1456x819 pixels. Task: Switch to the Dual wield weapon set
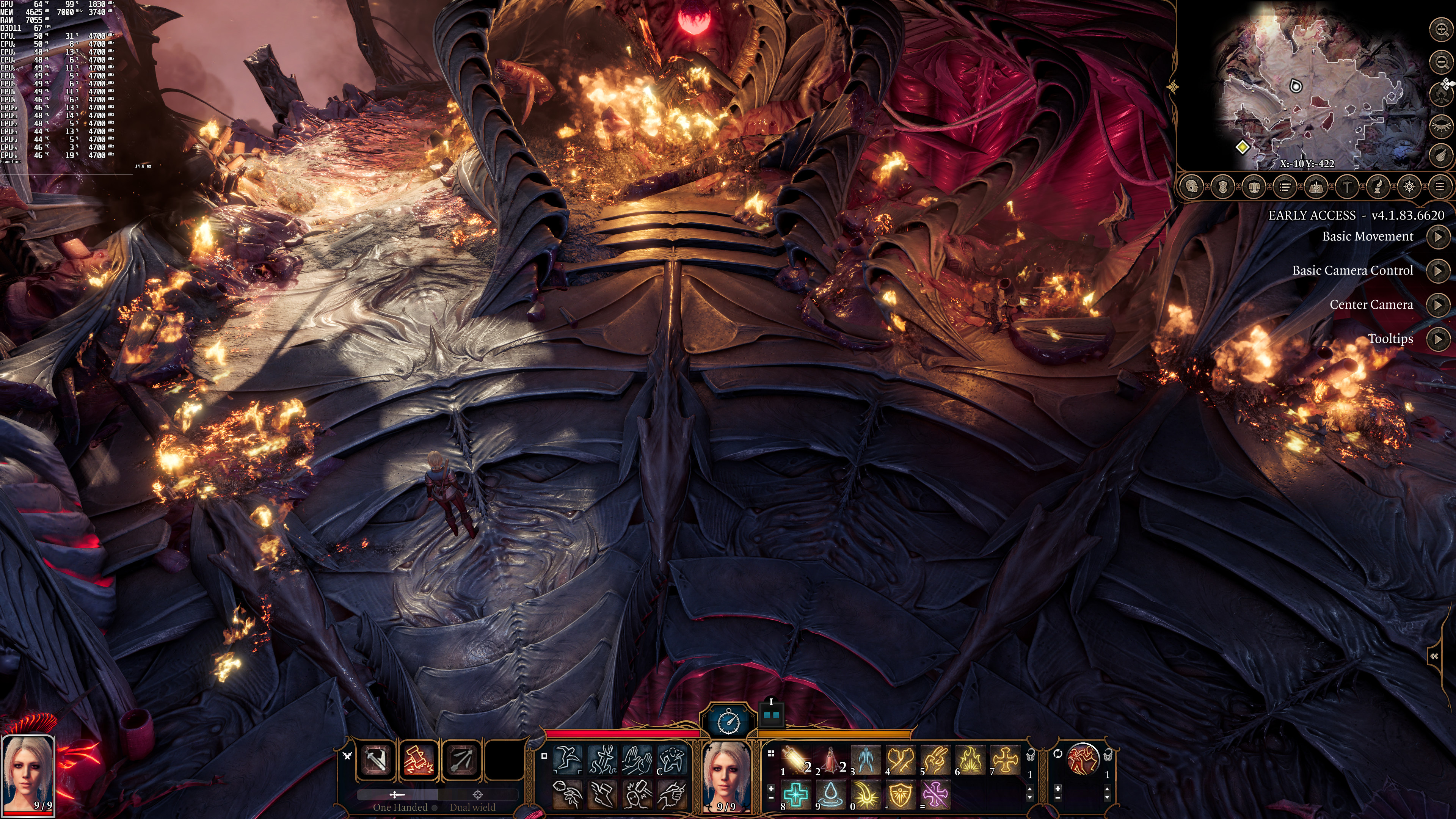point(472,807)
